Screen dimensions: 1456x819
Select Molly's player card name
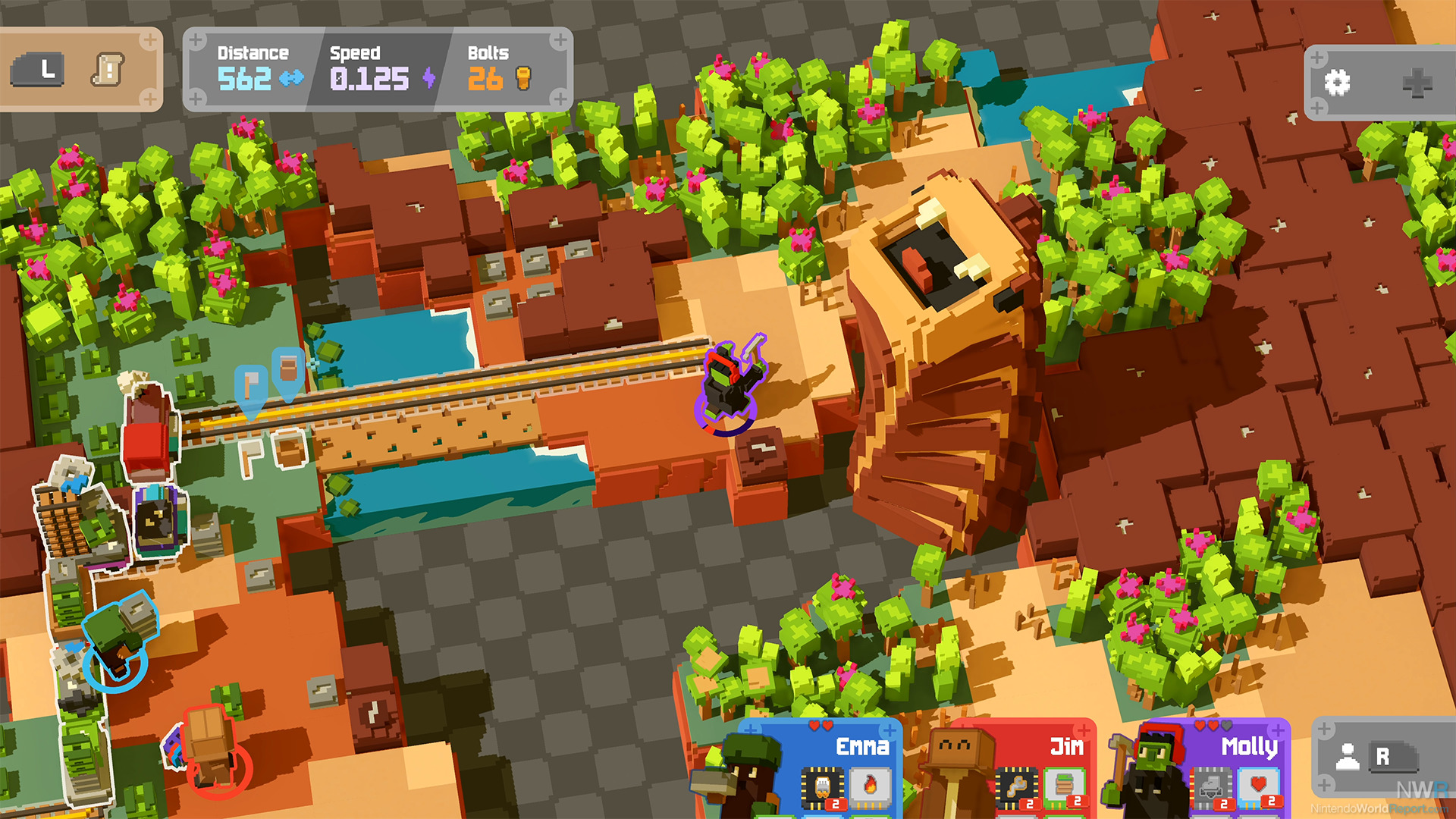(x=1249, y=747)
